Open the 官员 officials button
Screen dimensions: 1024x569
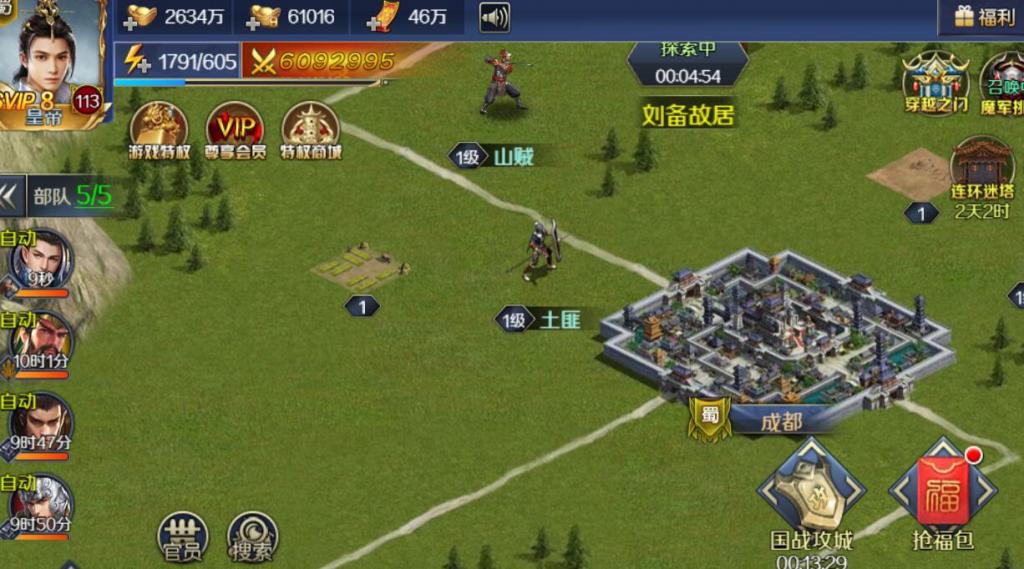(182, 535)
